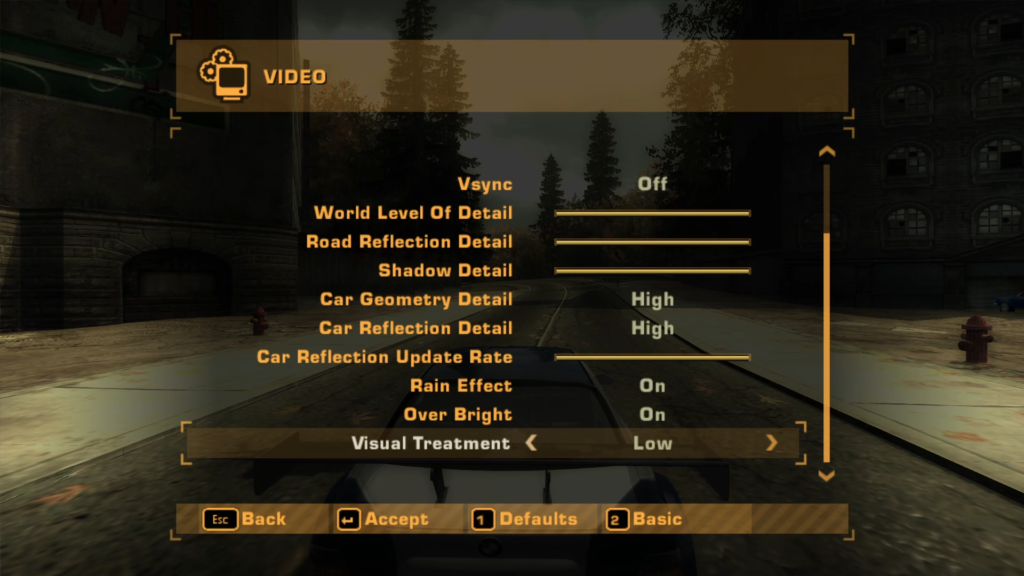The height and width of the screenshot is (576, 1024).
Task: Select the Over Bright setting
Action: [x=652, y=414]
